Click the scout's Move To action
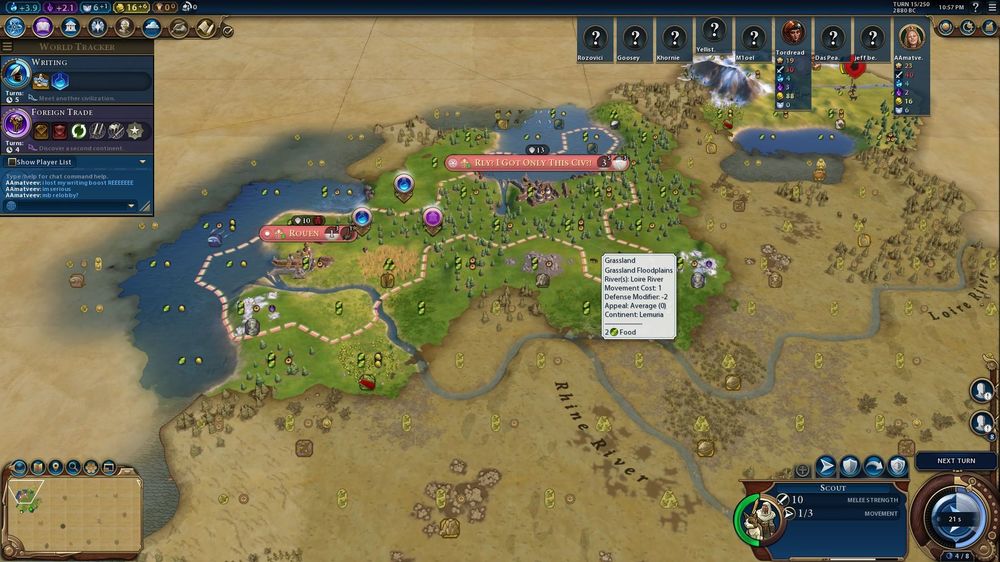Screen dimensions: 1000x562 826,466
